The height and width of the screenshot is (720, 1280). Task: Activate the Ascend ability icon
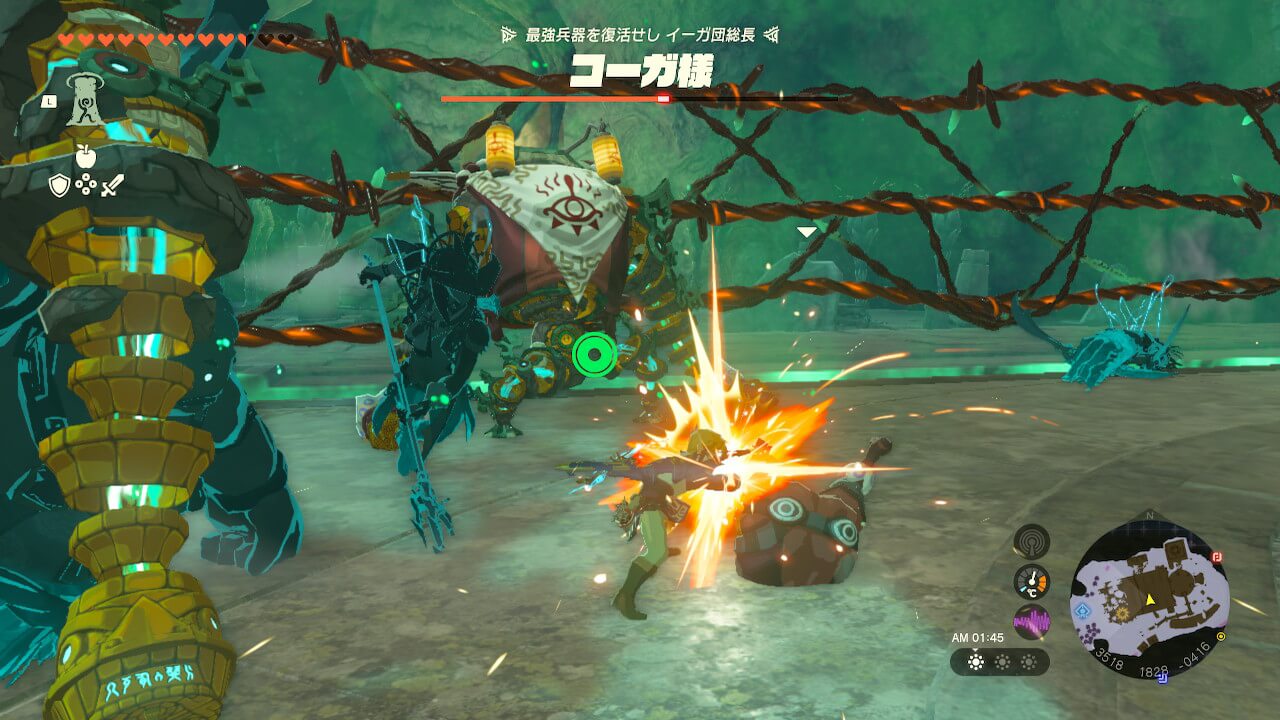[x=87, y=100]
